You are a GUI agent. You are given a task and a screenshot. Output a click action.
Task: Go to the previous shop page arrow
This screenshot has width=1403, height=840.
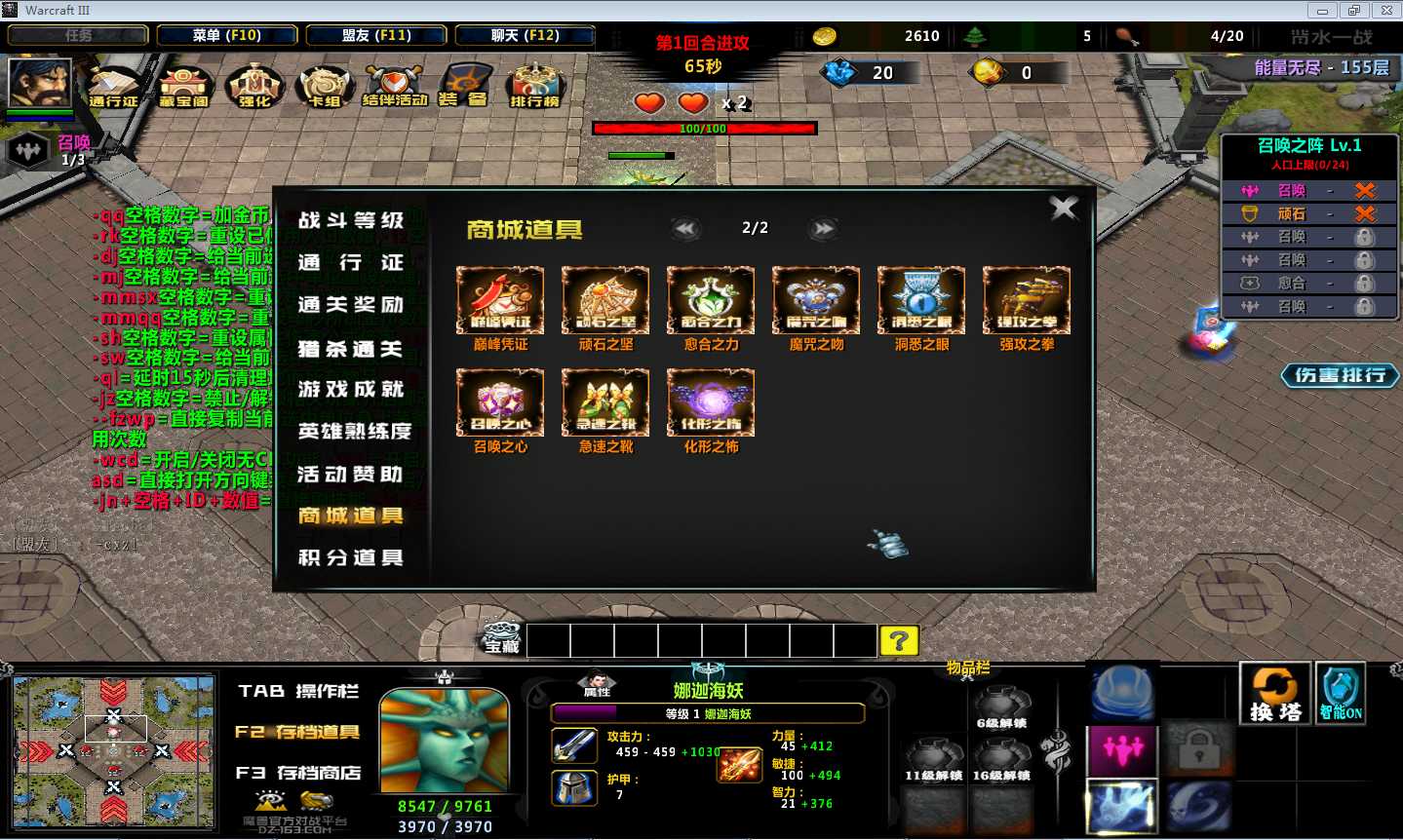[x=685, y=229]
